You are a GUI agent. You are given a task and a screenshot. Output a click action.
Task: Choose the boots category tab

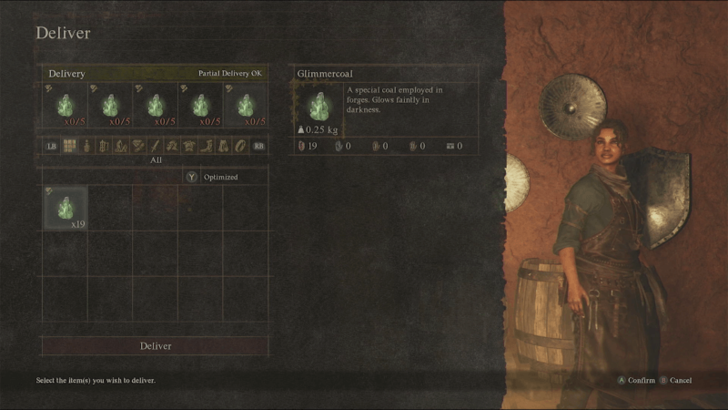tap(206, 146)
